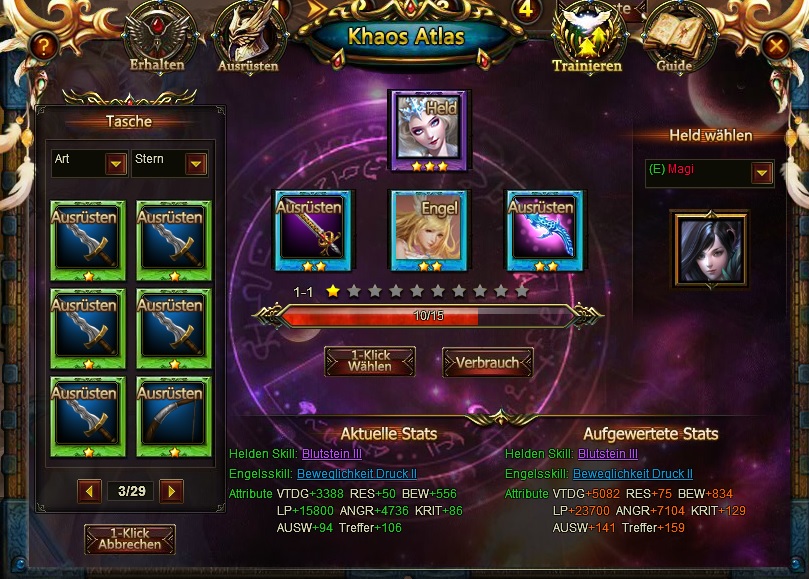Go to the previous bag page
Image resolution: width=809 pixels, height=579 pixels.
click(x=90, y=491)
